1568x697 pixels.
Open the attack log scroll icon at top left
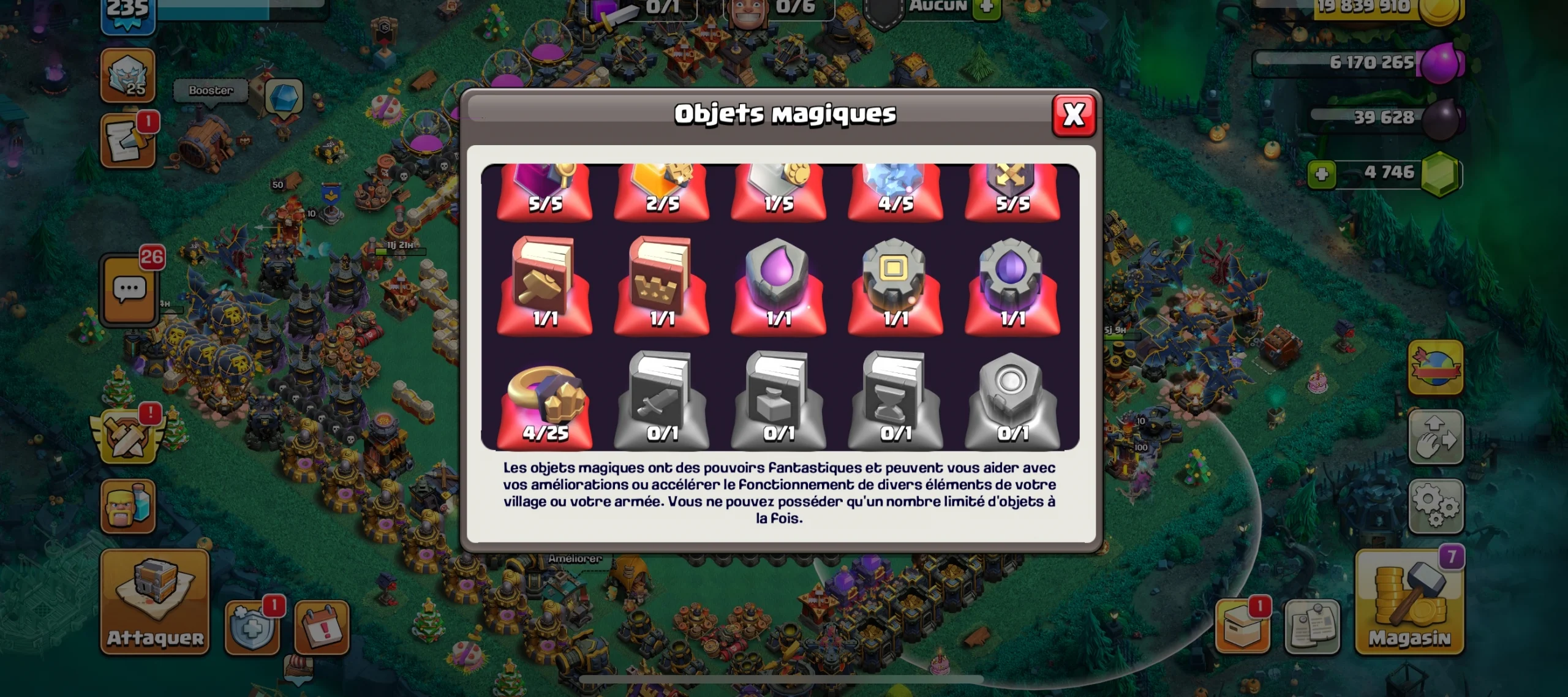tap(129, 140)
